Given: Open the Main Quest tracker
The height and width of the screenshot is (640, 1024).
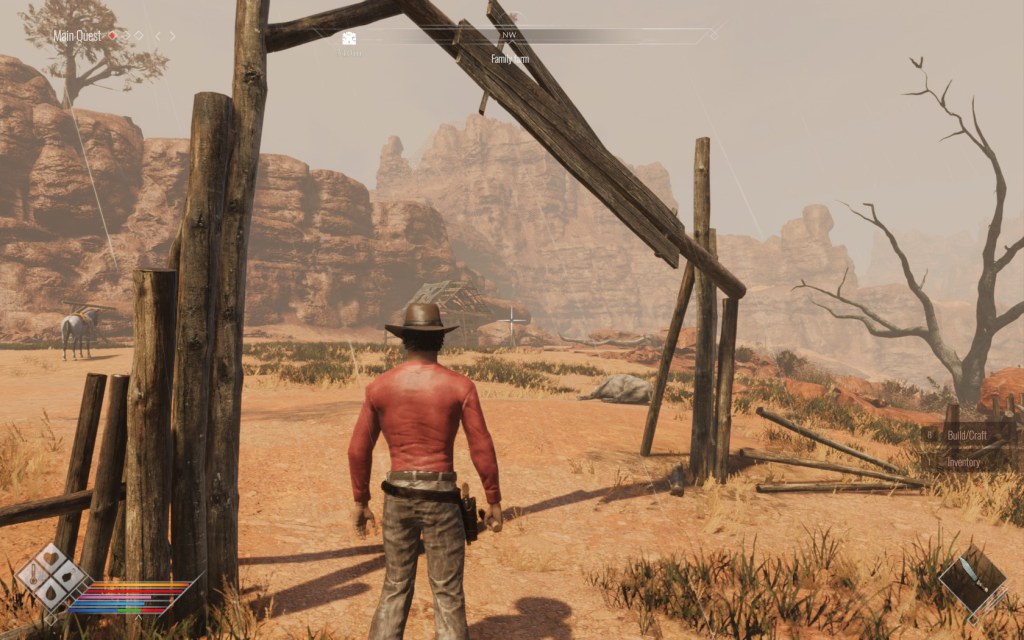Looking at the screenshot, I should click(79, 36).
